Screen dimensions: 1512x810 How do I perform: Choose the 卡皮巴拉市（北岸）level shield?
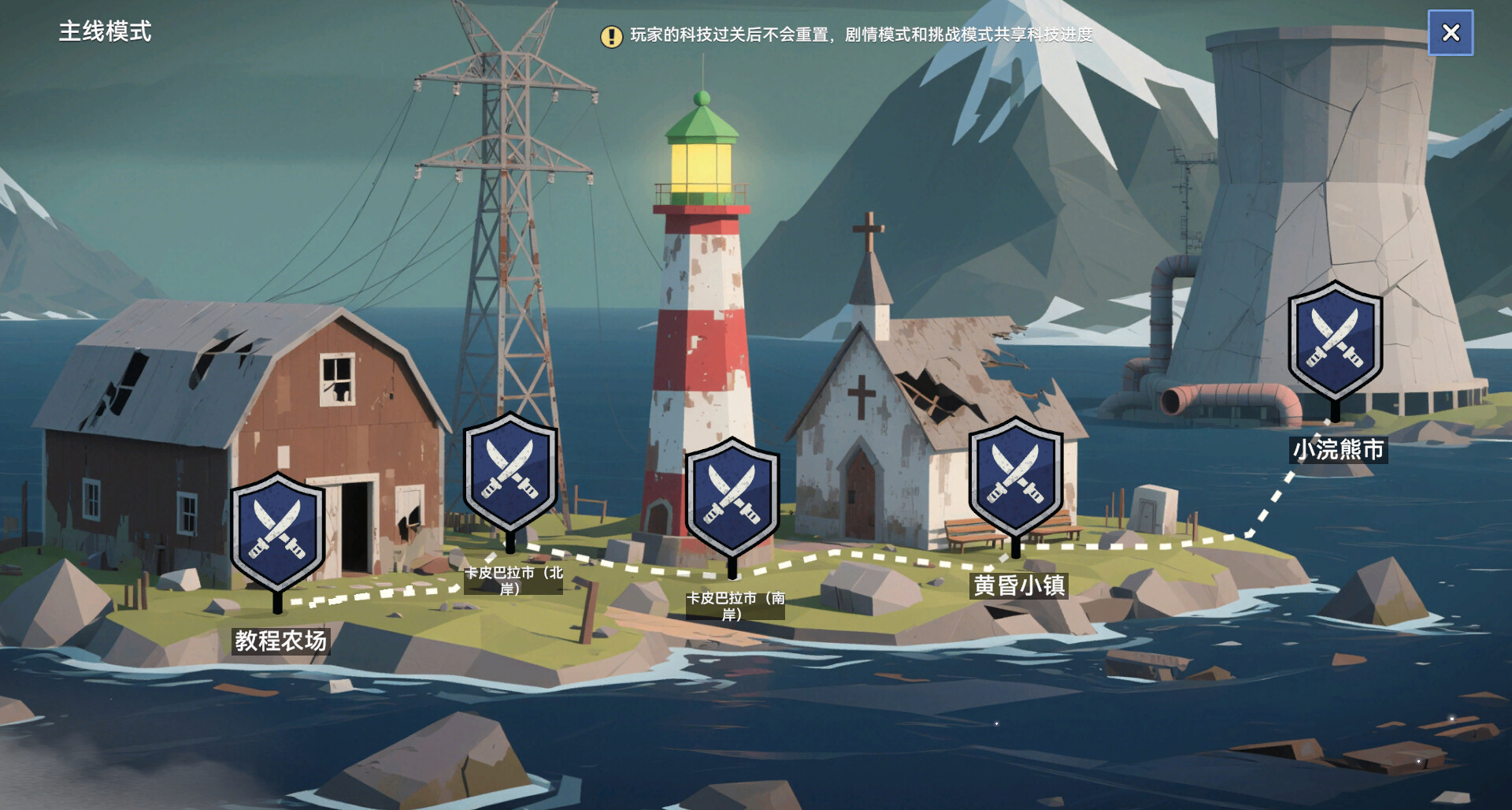click(x=510, y=472)
